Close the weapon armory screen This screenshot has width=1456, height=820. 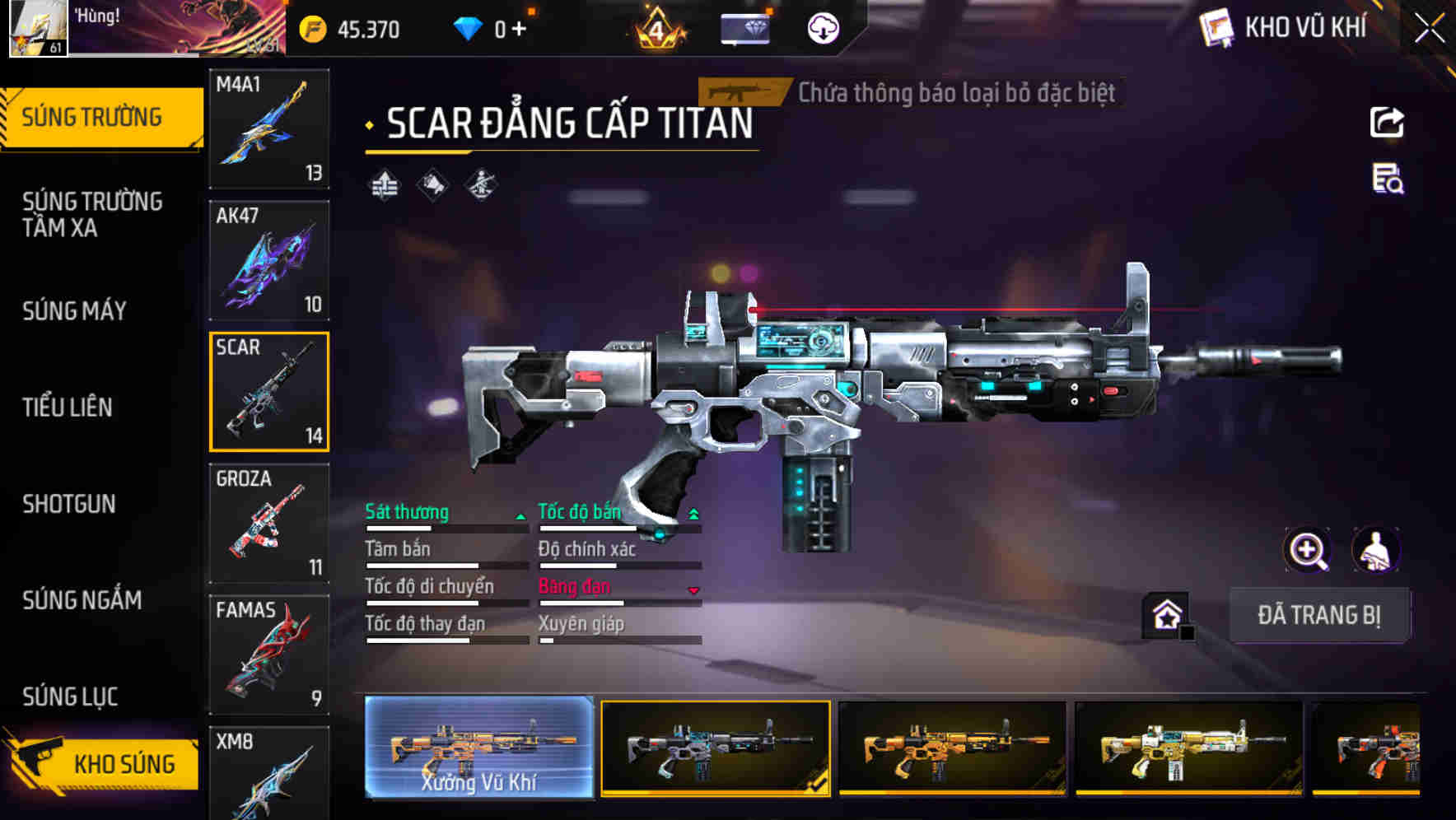[x=1429, y=29]
